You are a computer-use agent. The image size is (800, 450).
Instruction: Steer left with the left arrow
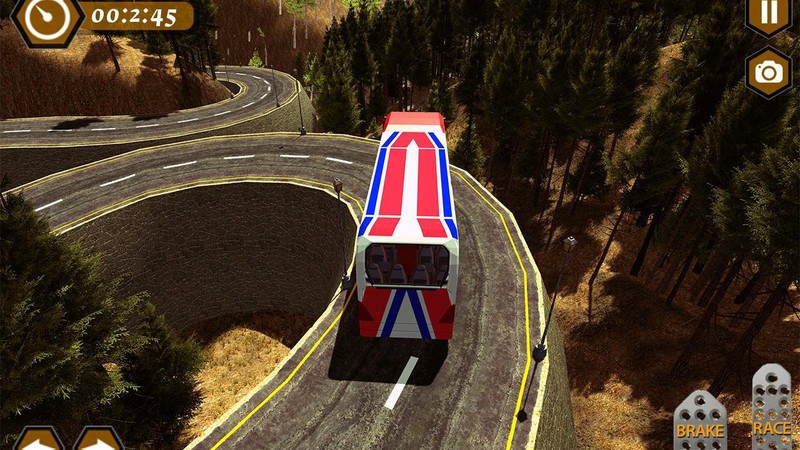click(x=36, y=440)
